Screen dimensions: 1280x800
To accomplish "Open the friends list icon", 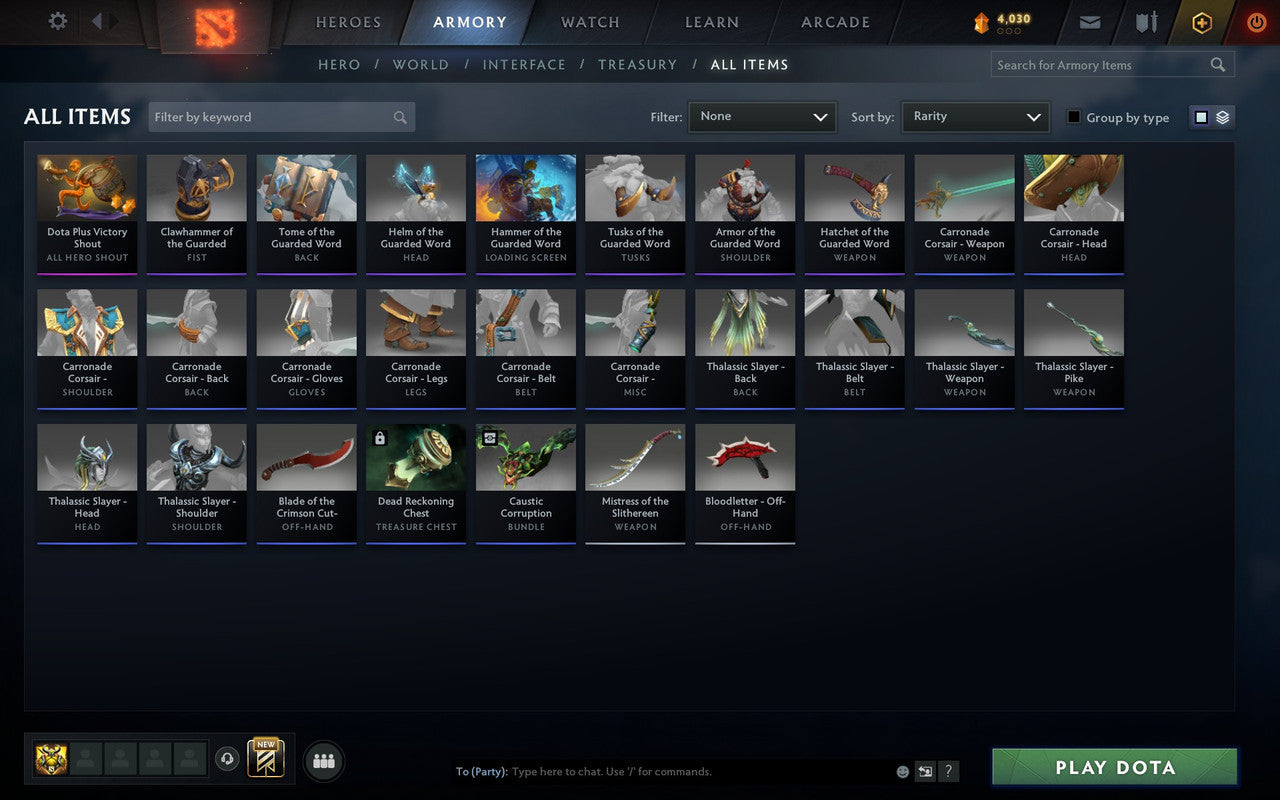I will 323,760.
